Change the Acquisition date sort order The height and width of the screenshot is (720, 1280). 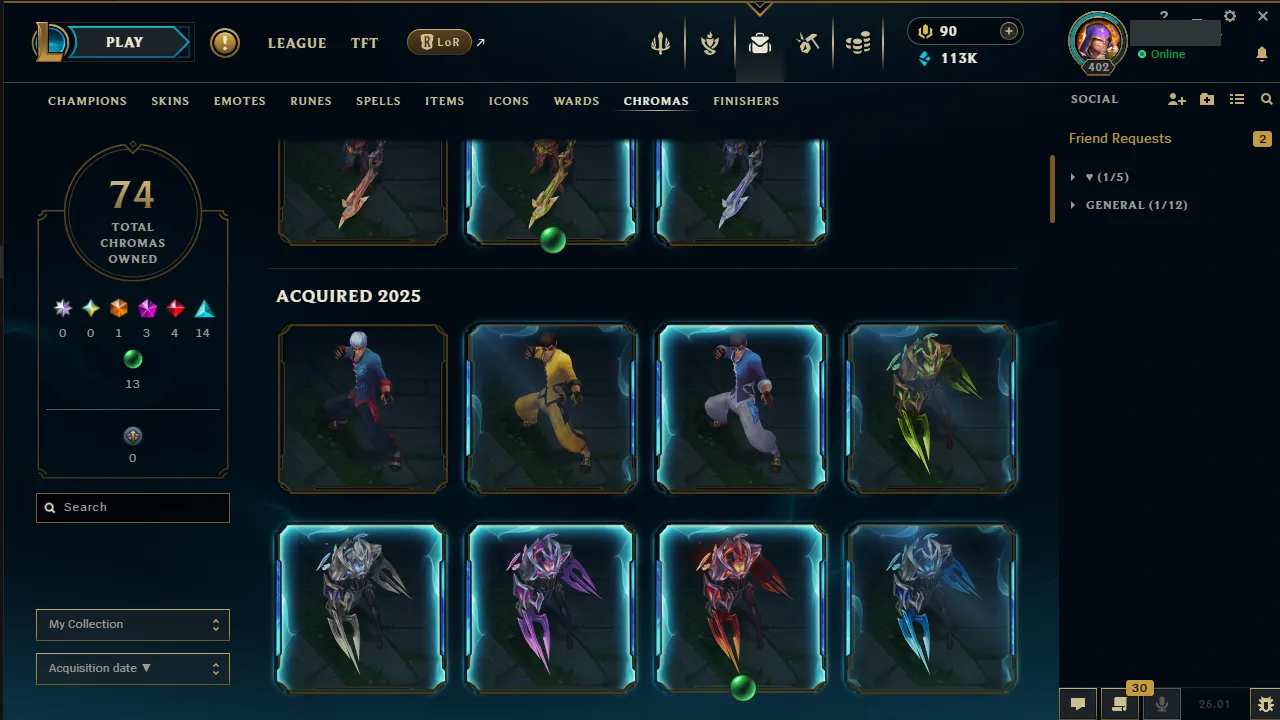(132, 668)
